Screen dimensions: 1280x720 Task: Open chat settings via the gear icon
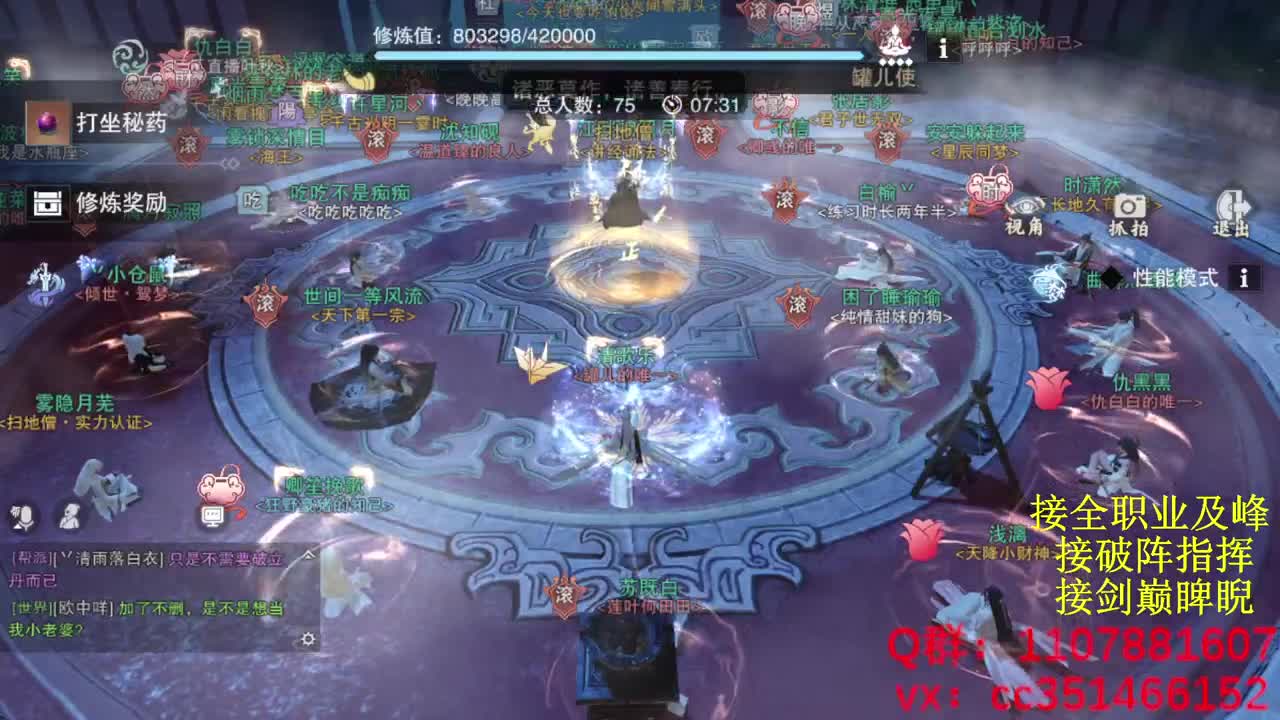[x=309, y=638]
